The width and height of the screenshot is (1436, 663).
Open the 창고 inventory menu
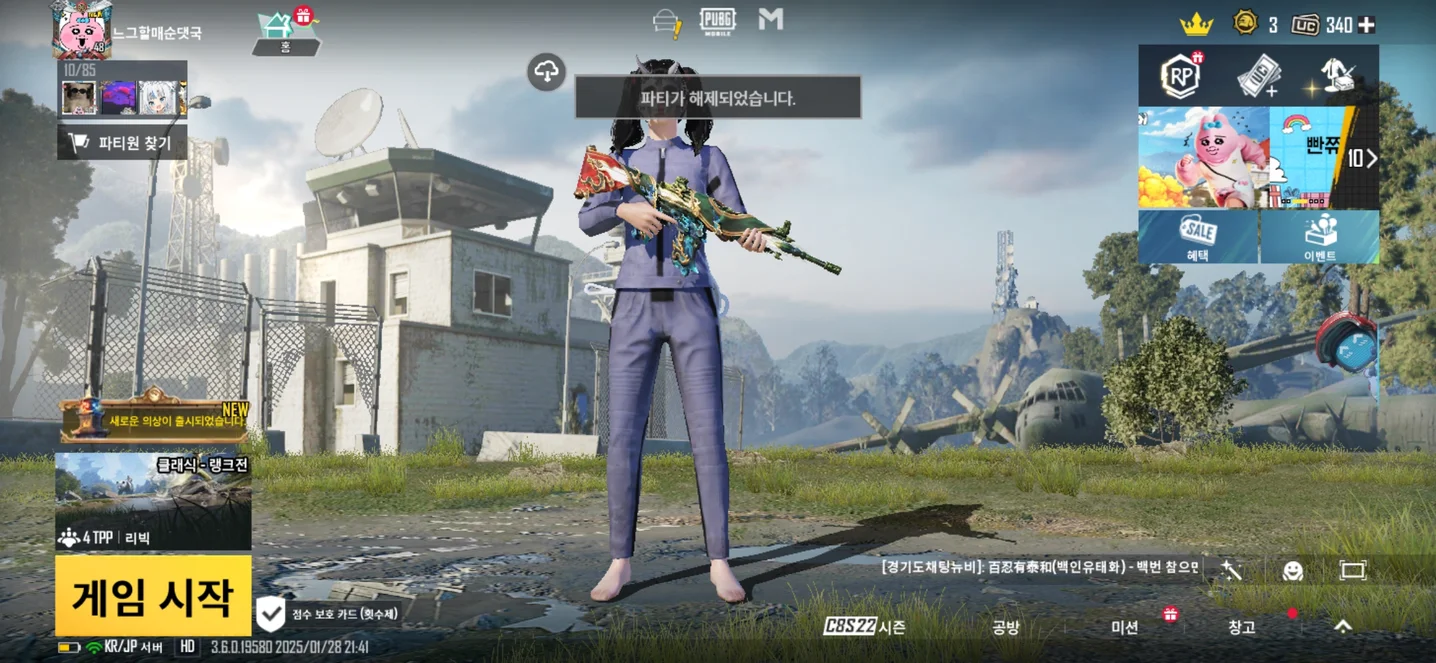[x=1241, y=627]
